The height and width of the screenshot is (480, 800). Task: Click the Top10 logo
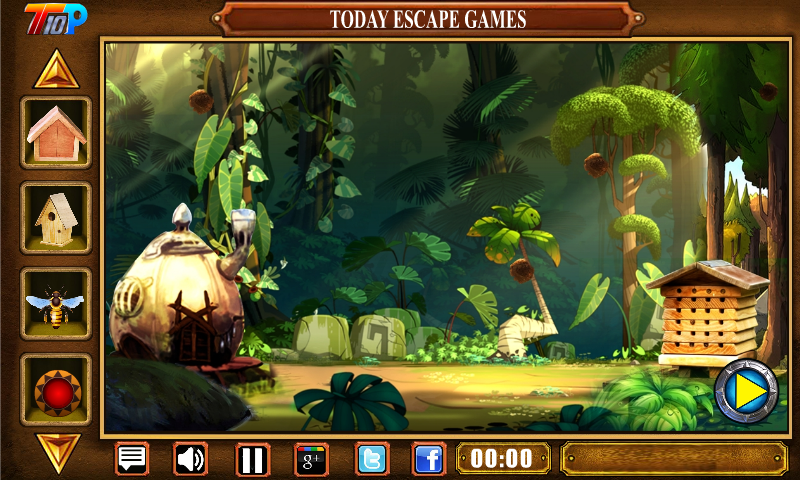point(56,17)
